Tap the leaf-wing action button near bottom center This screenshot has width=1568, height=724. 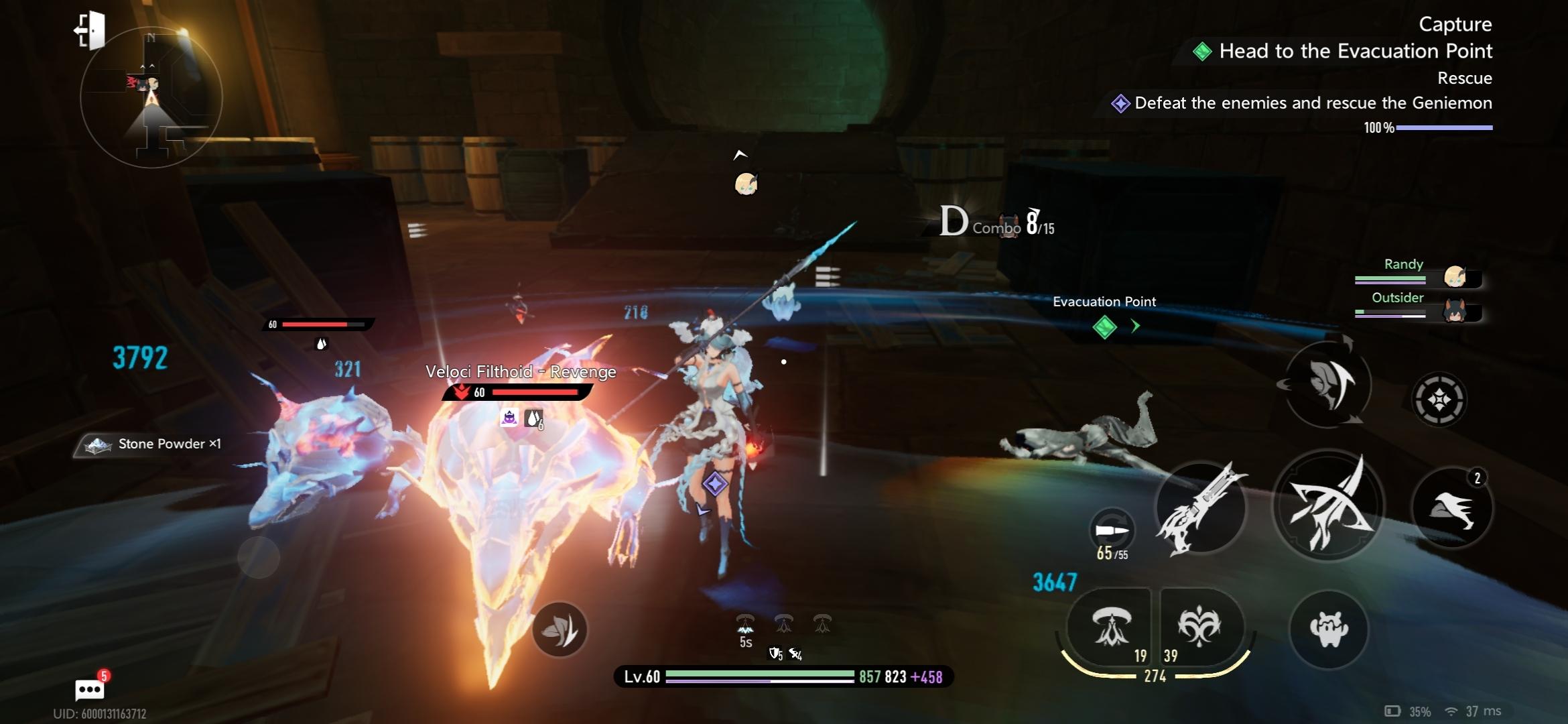click(x=560, y=629)
